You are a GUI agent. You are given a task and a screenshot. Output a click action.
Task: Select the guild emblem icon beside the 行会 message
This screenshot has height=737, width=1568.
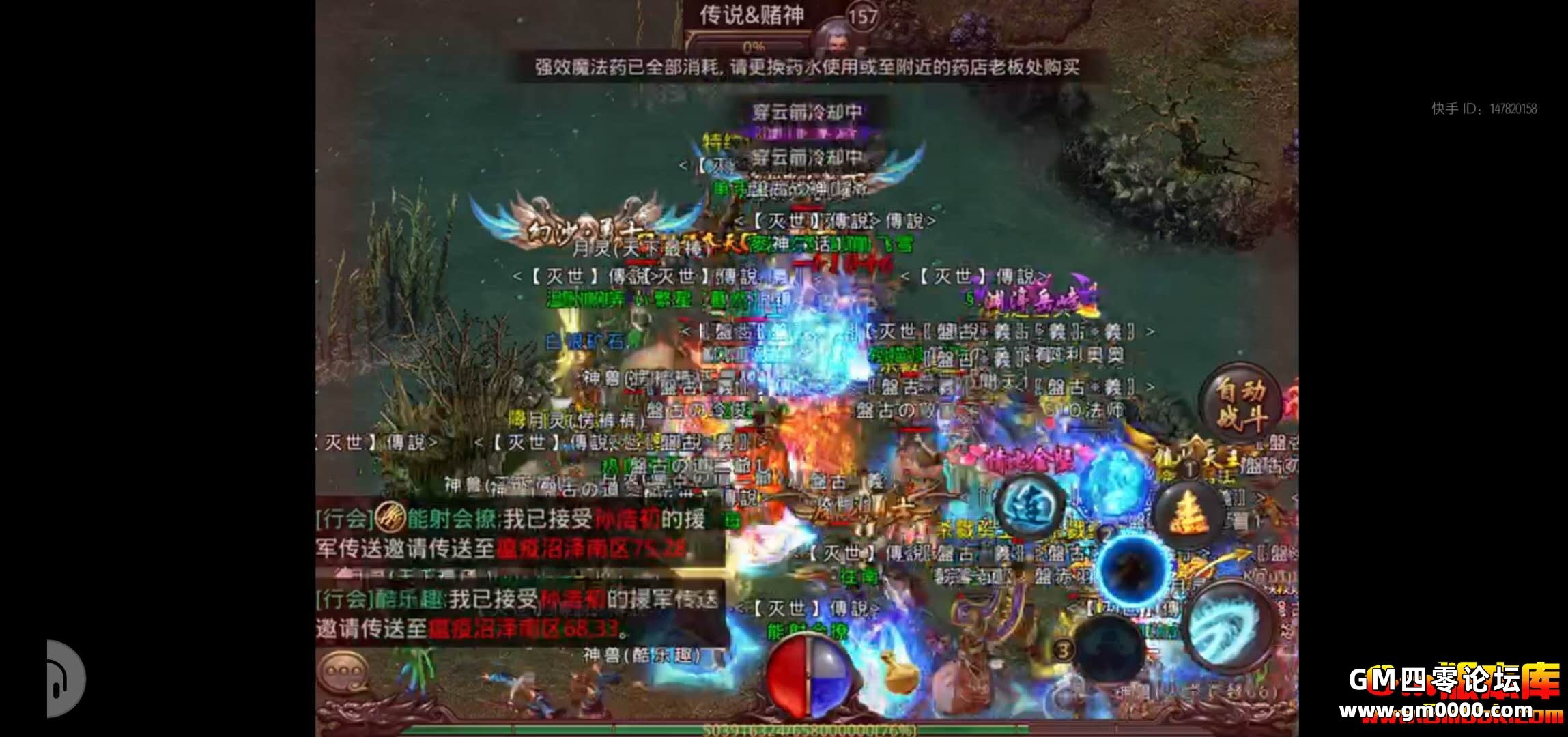(x=389, y=520)
